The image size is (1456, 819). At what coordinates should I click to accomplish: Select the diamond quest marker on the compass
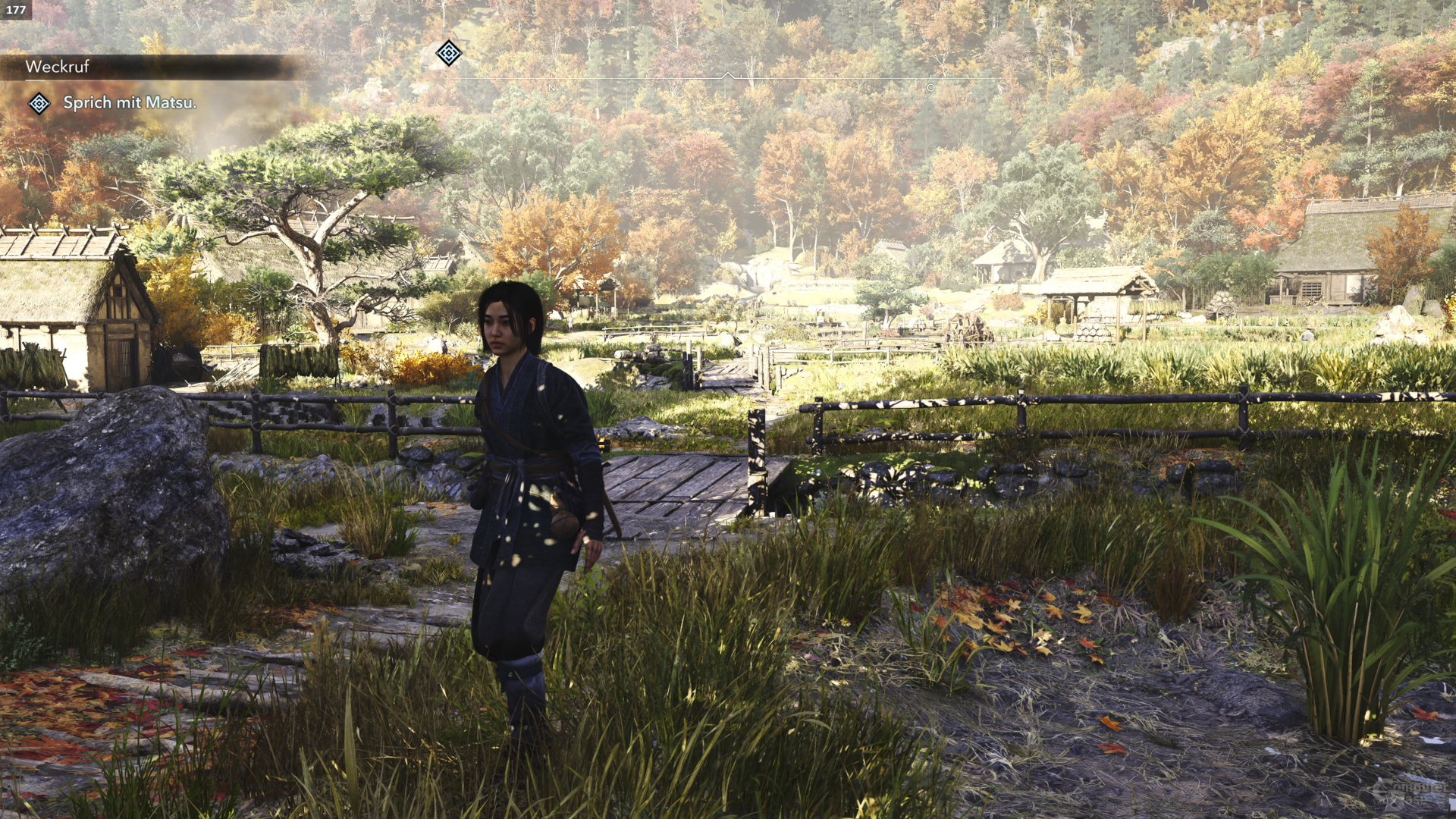[x=449, y=53]
